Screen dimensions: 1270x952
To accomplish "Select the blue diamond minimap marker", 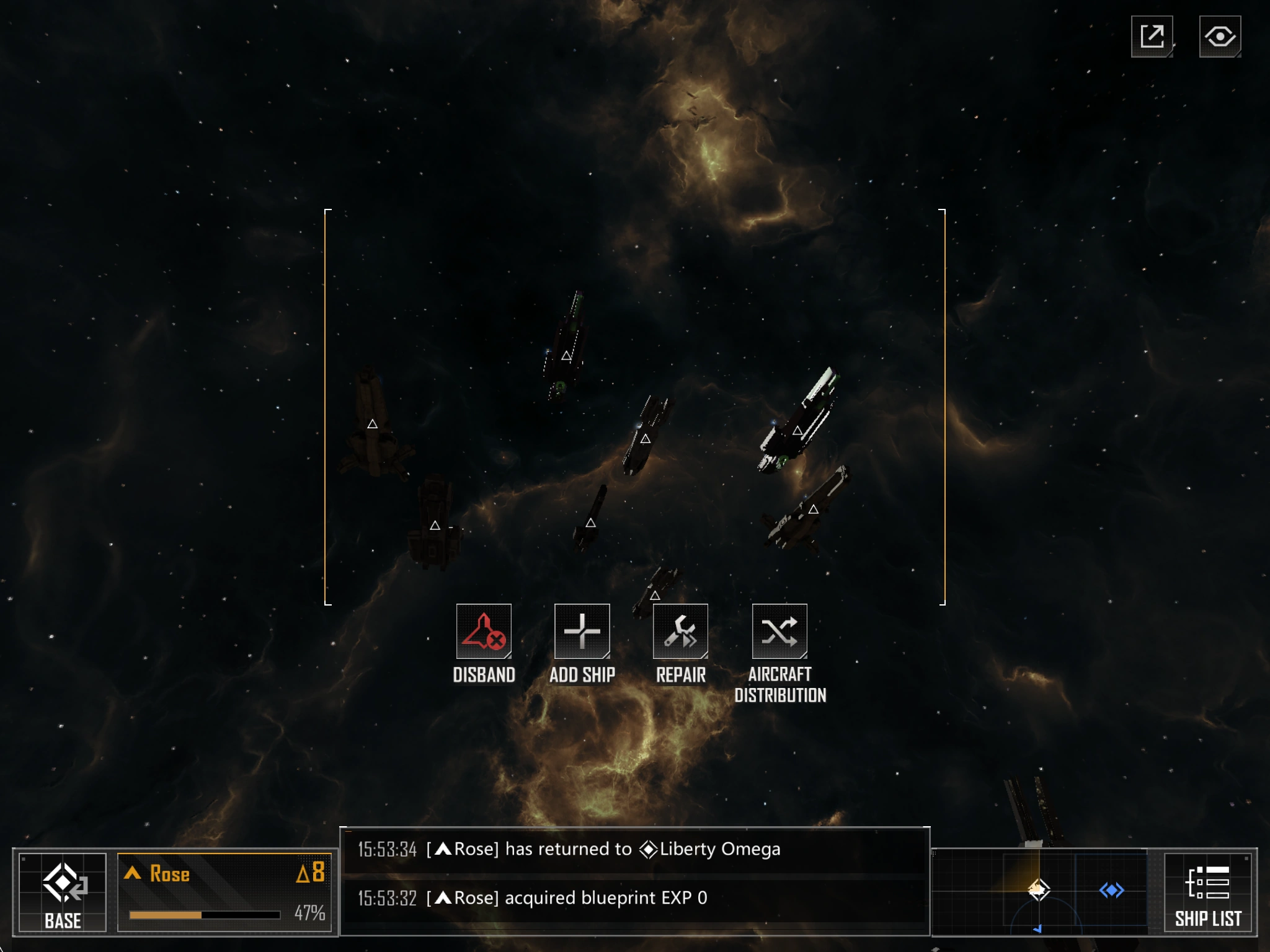I will coord(1111,891).
